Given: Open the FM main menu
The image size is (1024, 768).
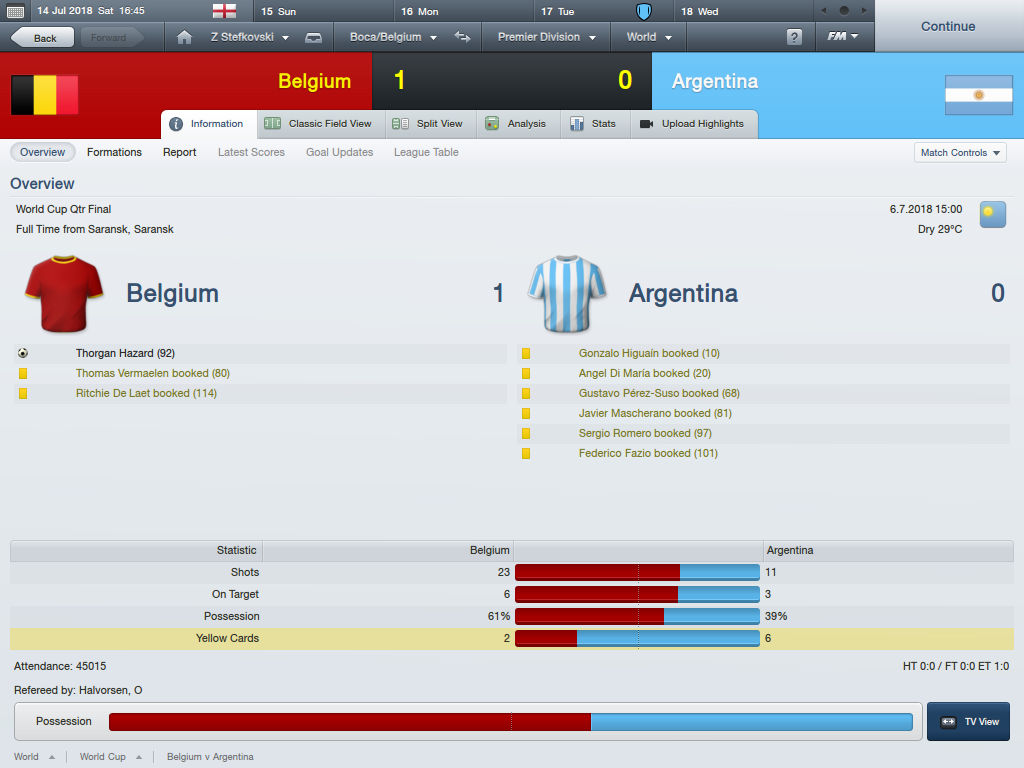Looking at the screenshot, I should [x=843, y=38].
